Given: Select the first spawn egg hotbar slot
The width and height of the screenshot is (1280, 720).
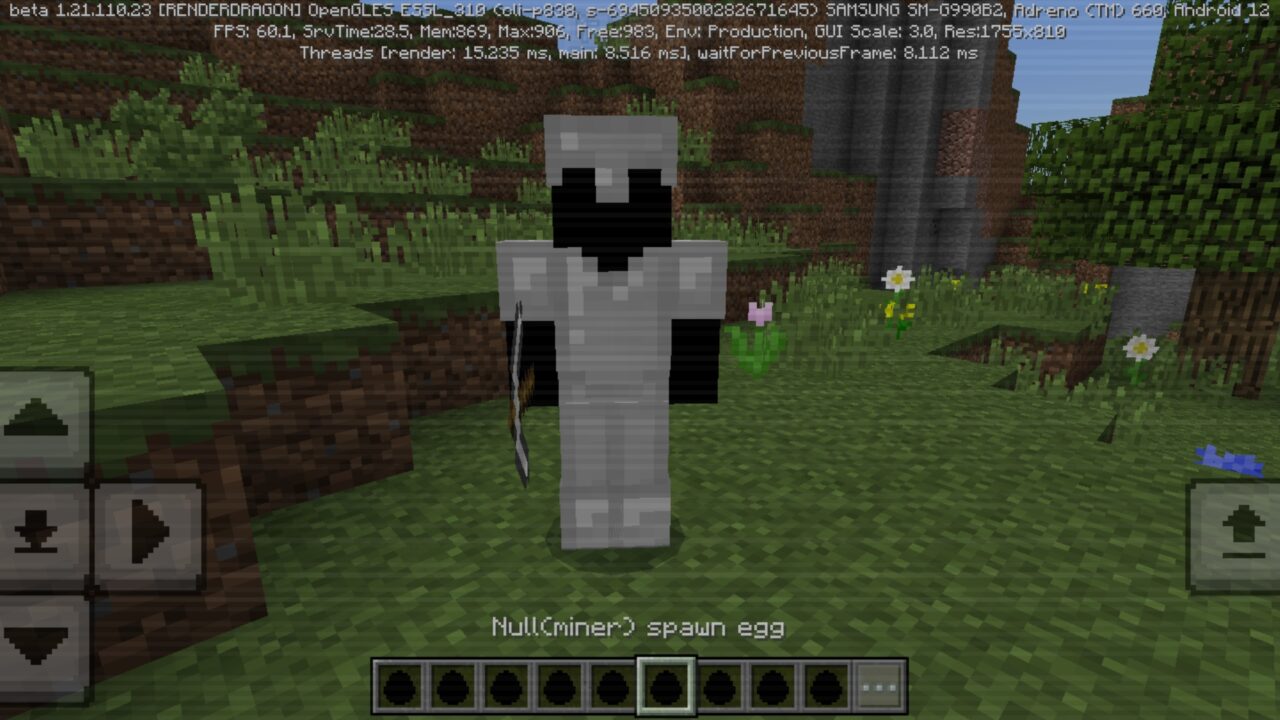Looking at the screenshot, I should coord(400,683).
